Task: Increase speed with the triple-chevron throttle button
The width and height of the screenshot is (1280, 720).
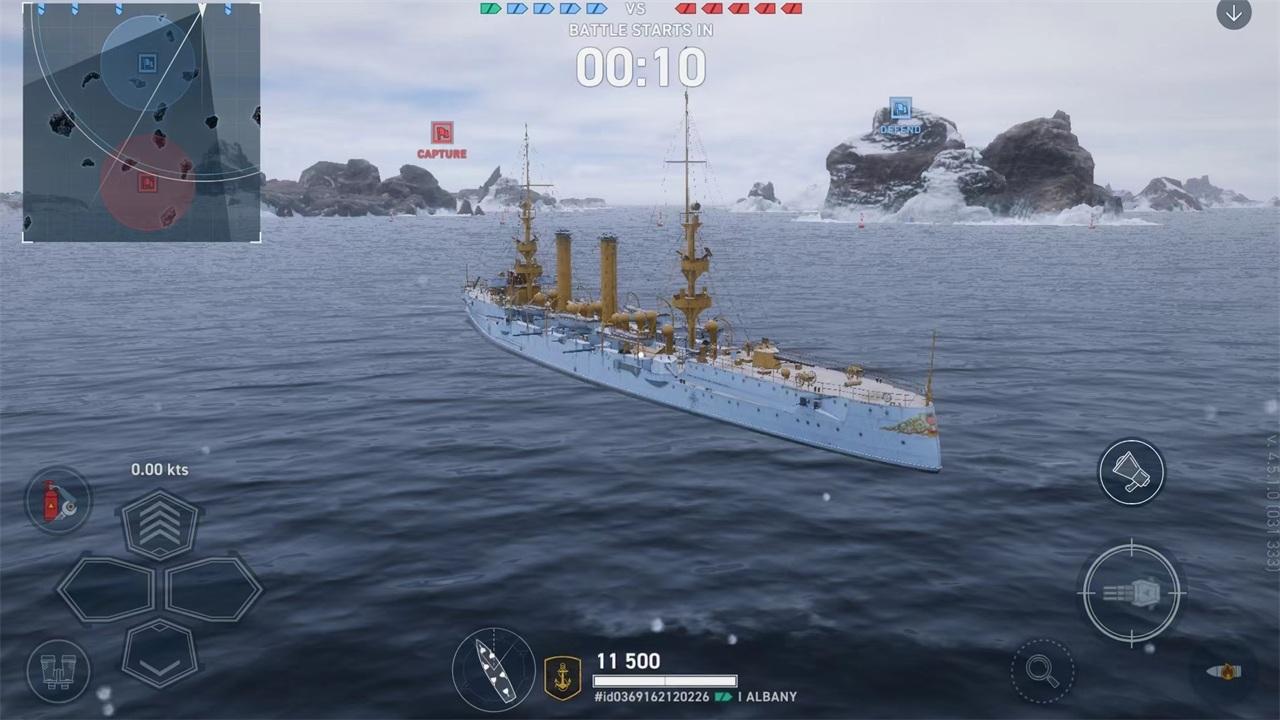Action: pyautogui.click(x=160, y=523)
